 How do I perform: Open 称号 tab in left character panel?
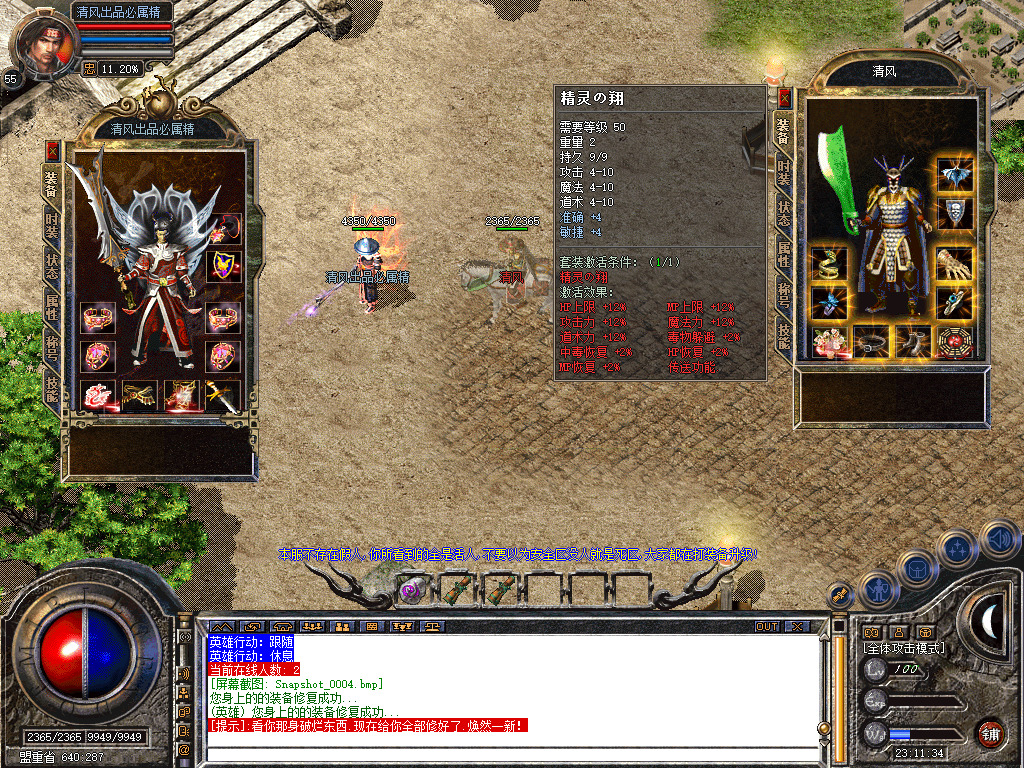(52, 348)
